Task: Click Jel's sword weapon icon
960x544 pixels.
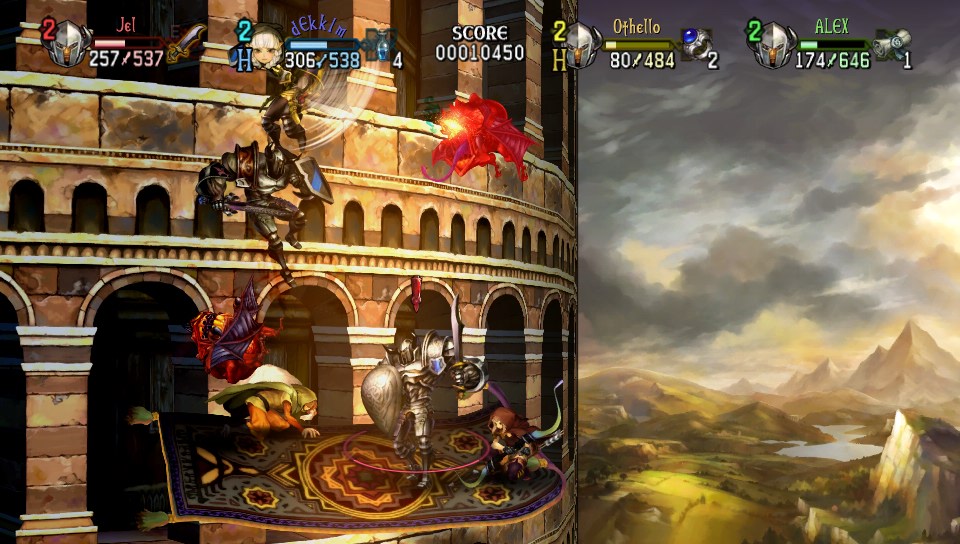Action: coord(187,43)
